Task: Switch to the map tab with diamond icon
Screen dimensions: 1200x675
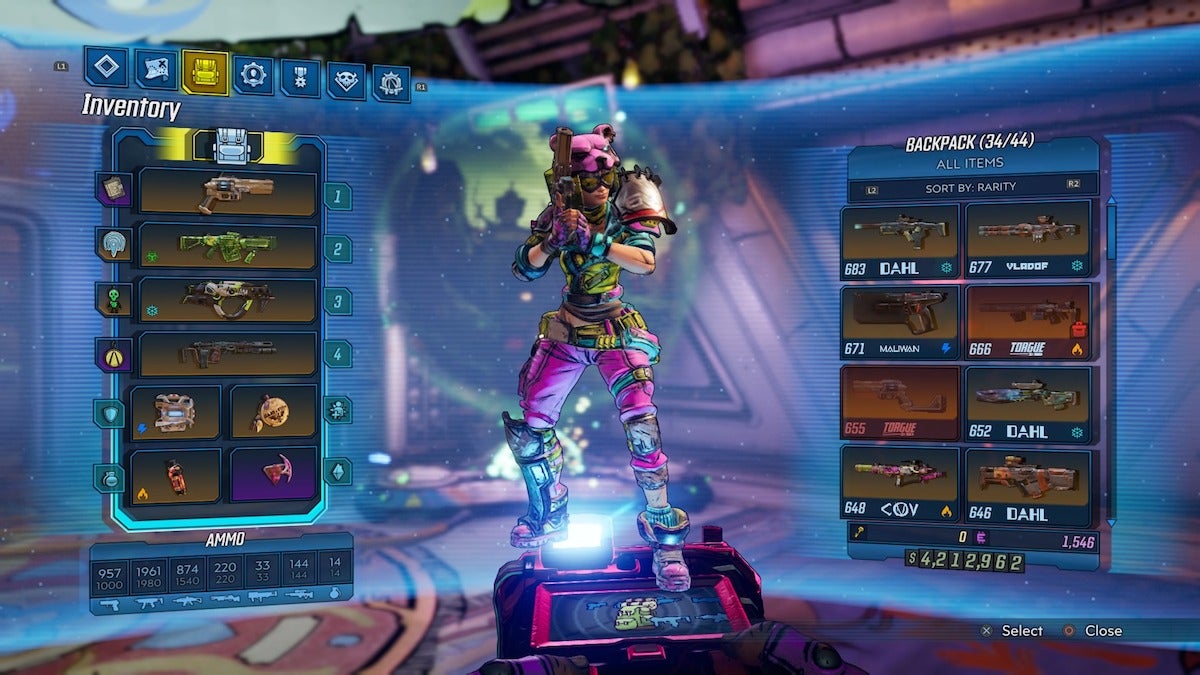Action: [x=106, y=67]
